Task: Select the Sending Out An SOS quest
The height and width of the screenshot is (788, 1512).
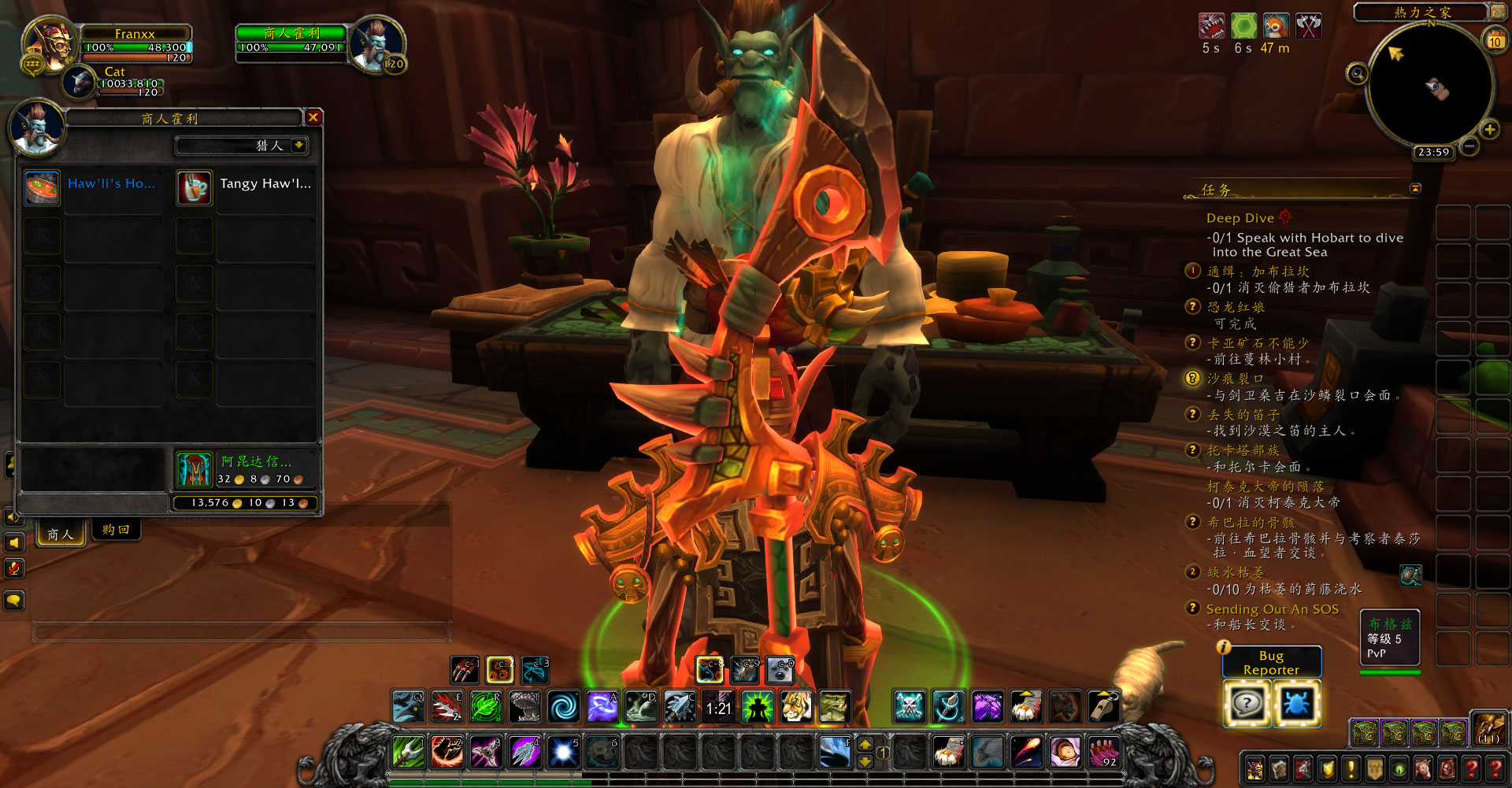Action: coord(1272,609)
